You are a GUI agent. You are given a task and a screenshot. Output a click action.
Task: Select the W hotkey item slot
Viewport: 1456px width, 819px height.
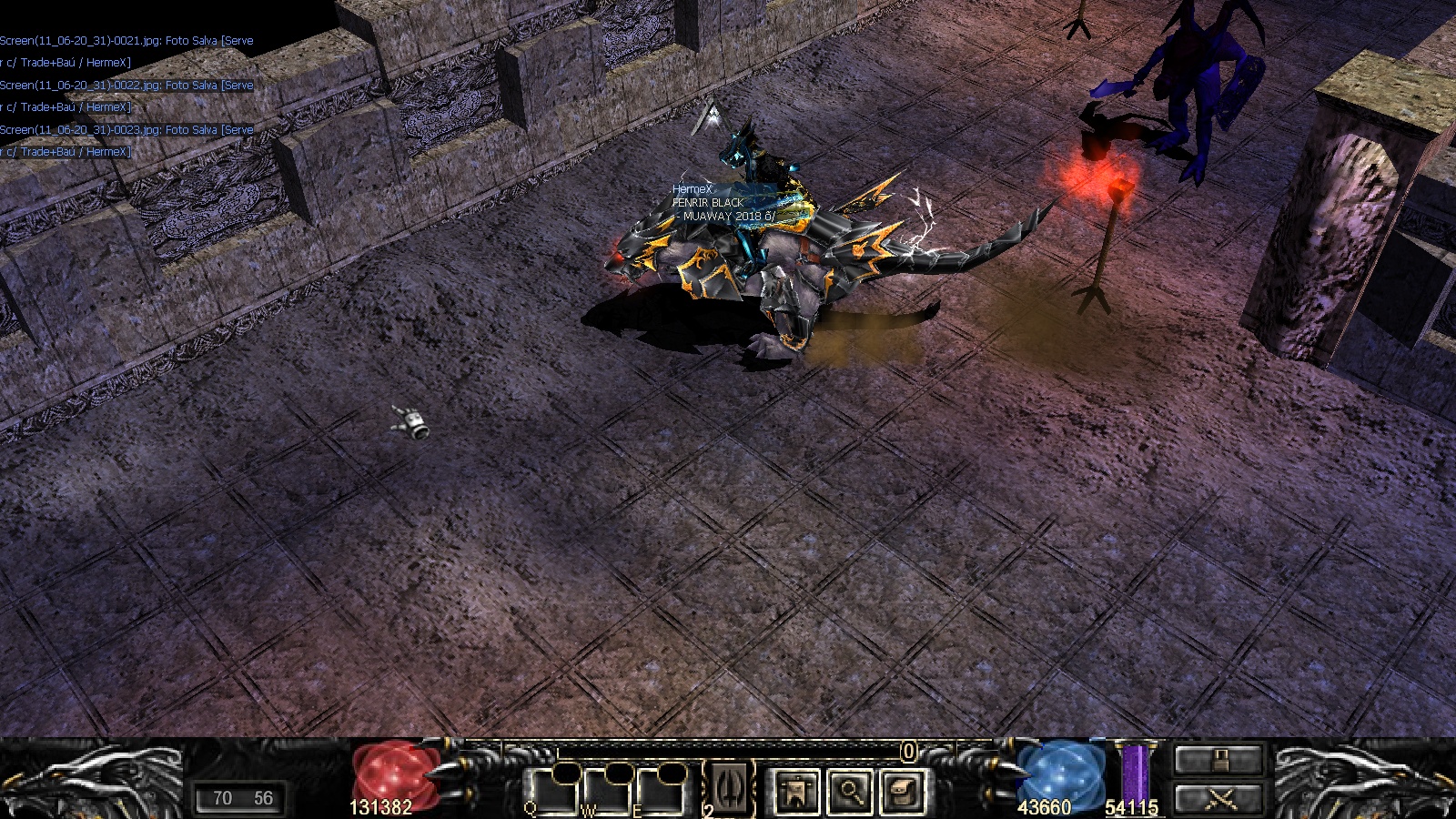coord(607,792)
